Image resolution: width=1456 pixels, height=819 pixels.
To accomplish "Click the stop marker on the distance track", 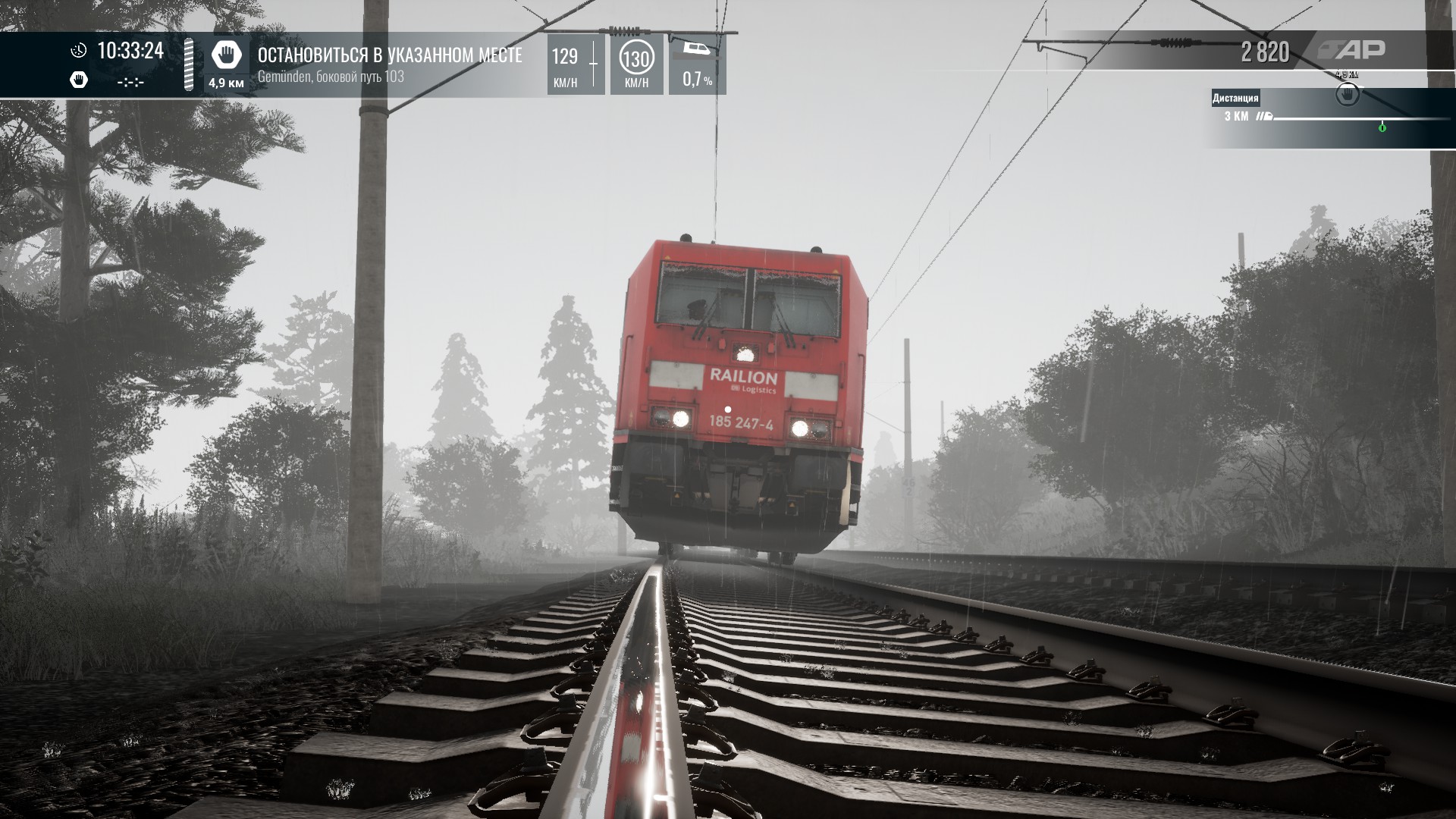I will tap(1347, 96).
